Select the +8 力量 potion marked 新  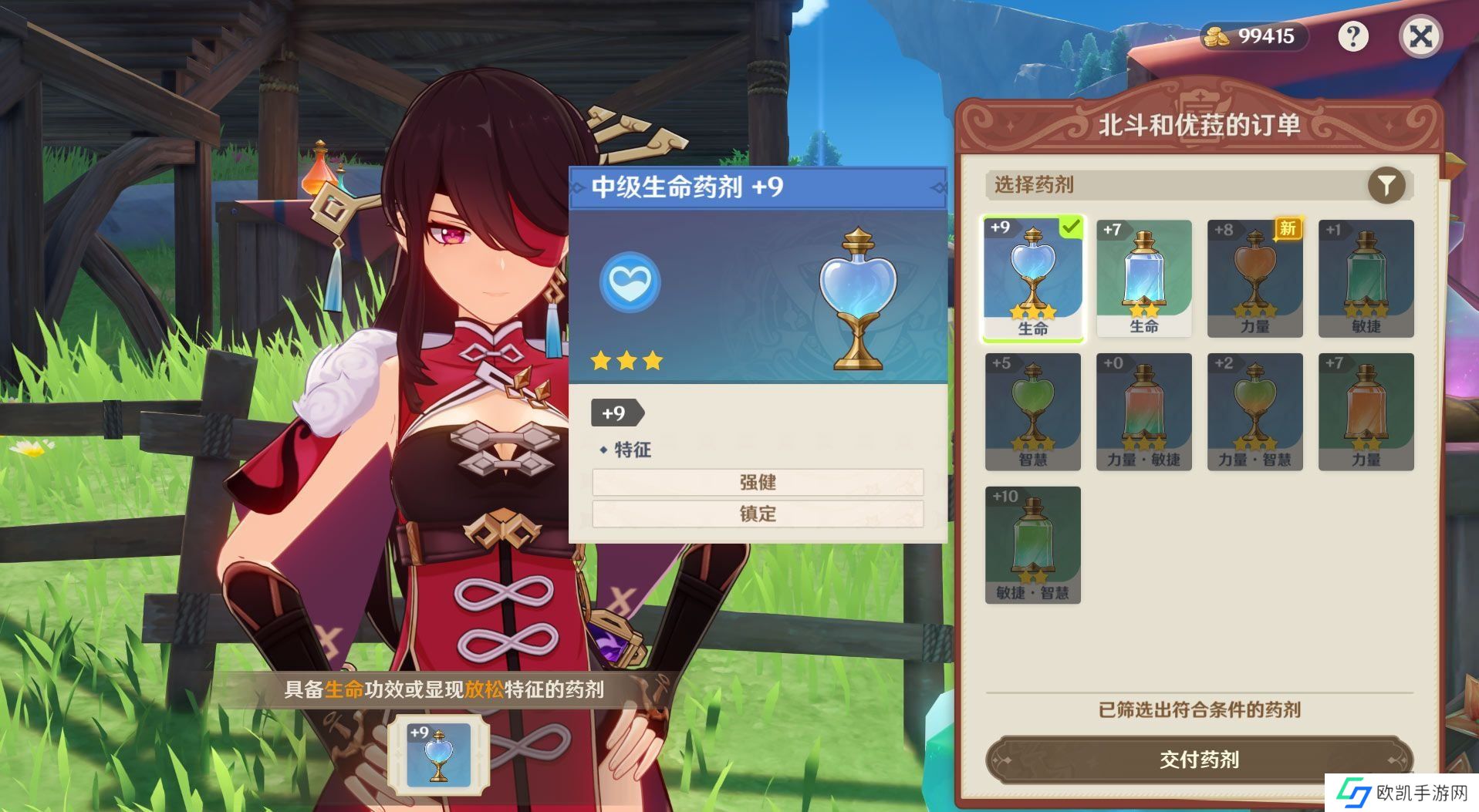1254,278
